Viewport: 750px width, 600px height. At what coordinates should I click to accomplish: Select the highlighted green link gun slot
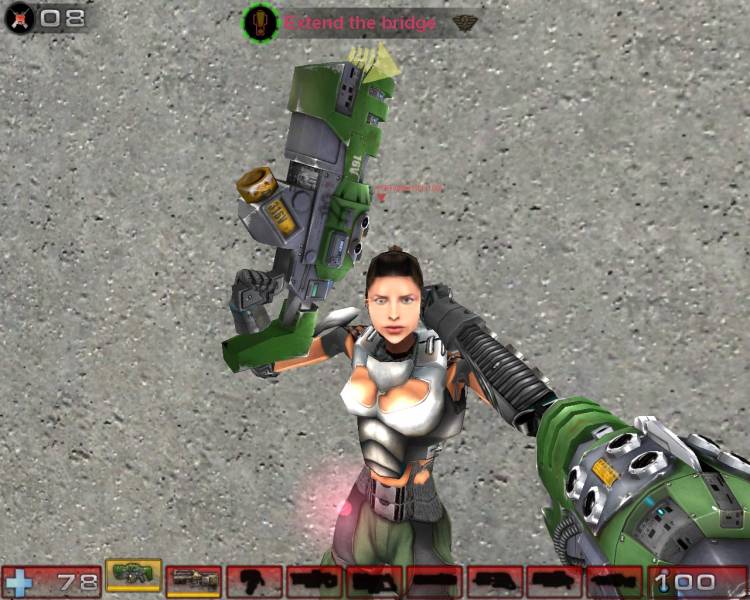coord(133,574)
